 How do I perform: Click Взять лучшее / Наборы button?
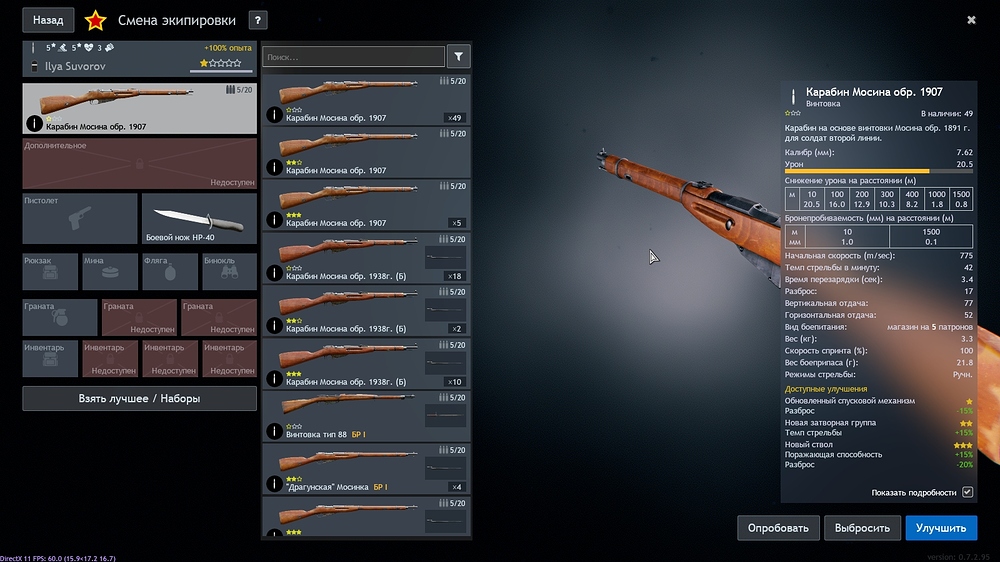tap(139, 398)
